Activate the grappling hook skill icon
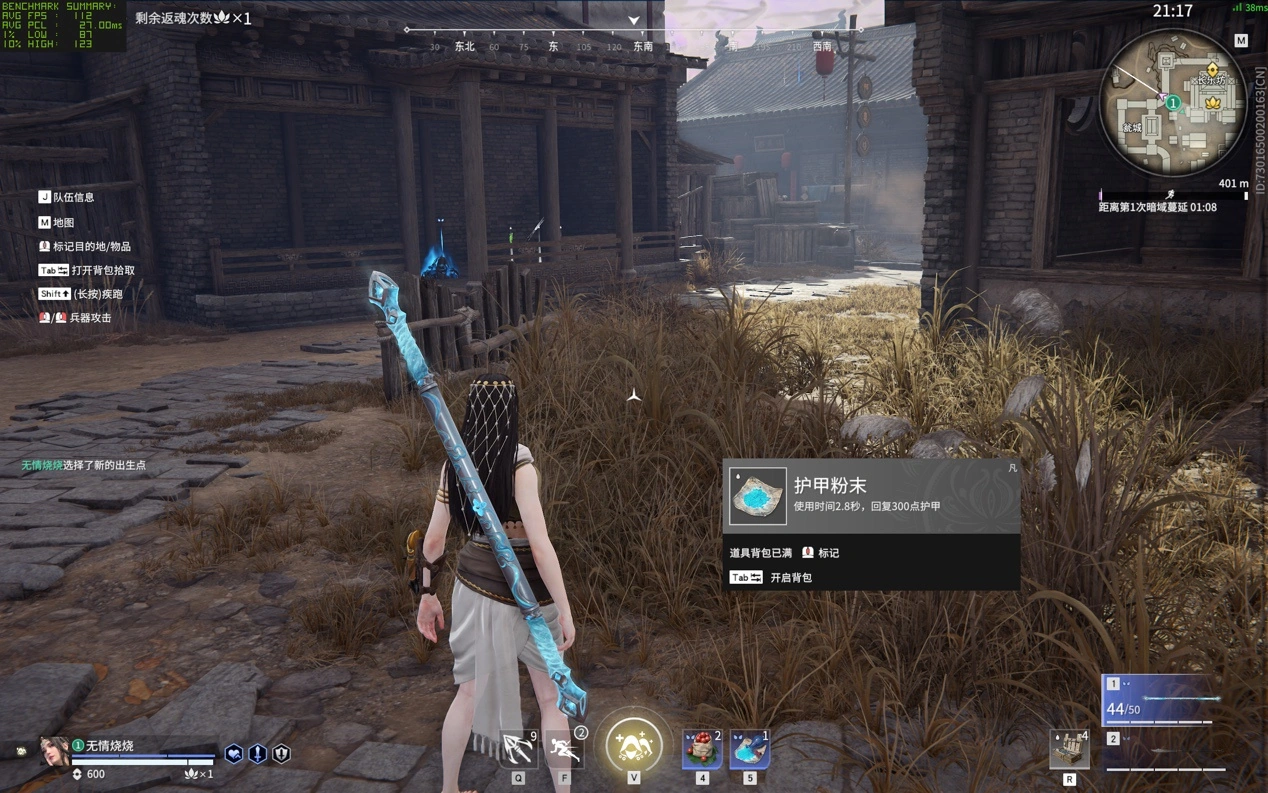This screenshot has height=793, width=1268. [518, 747]
